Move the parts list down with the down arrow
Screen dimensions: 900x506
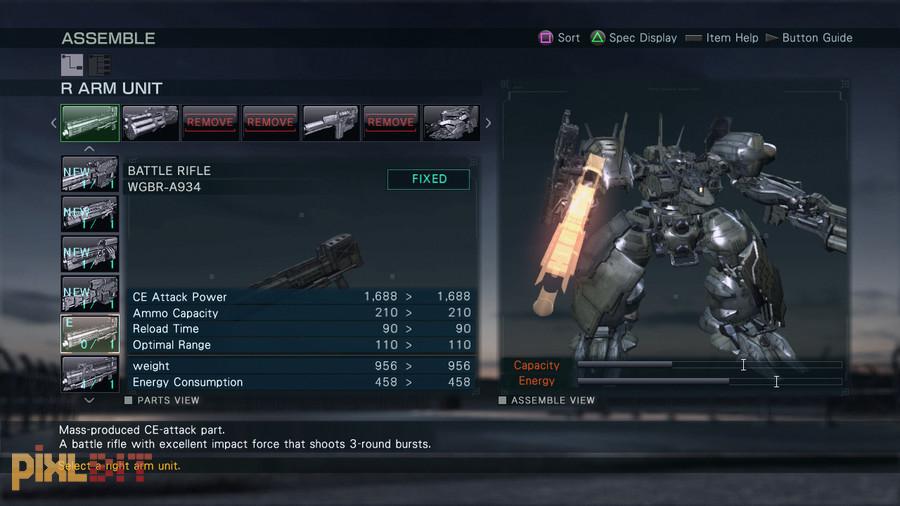pos(89,400)
